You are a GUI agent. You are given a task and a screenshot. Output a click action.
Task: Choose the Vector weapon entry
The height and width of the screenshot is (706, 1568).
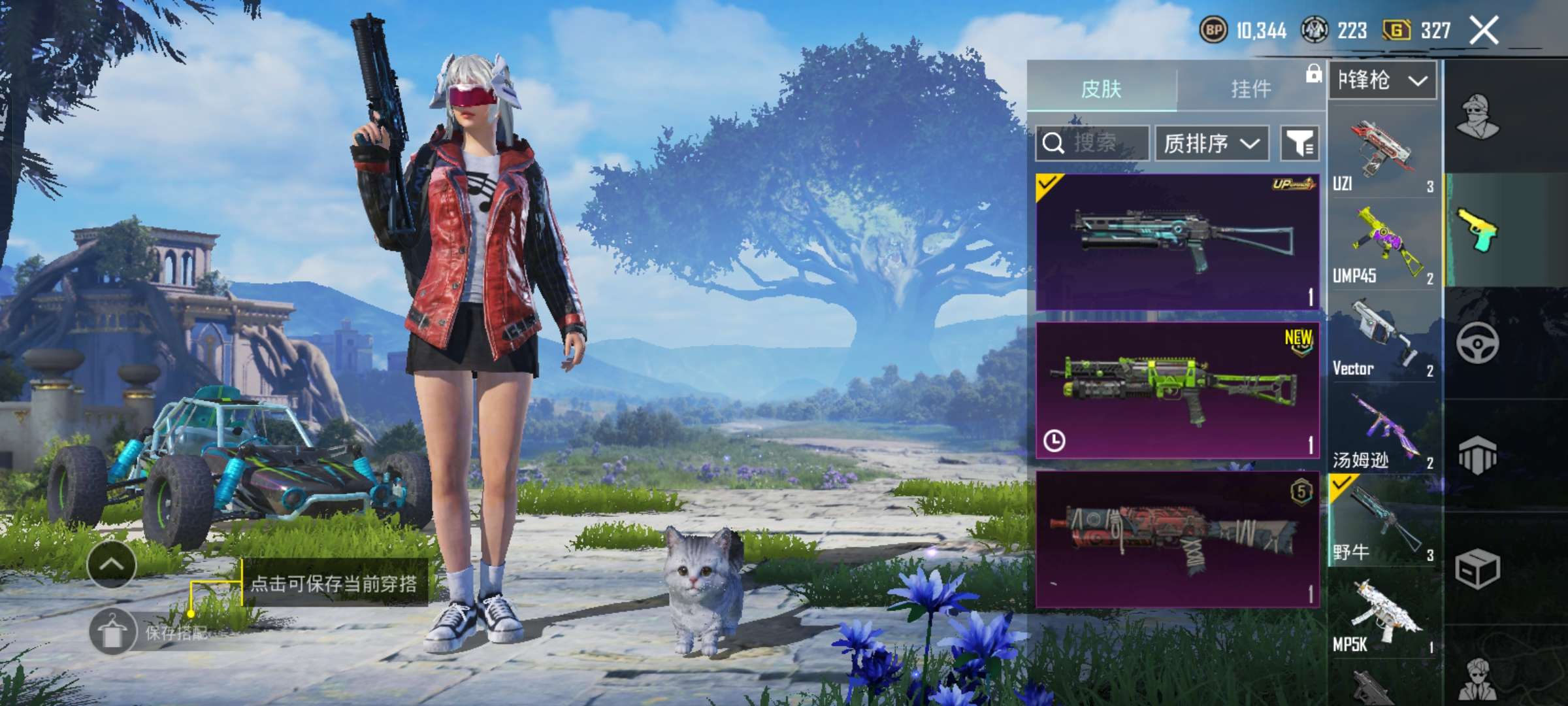click(x=1382, y=337)
